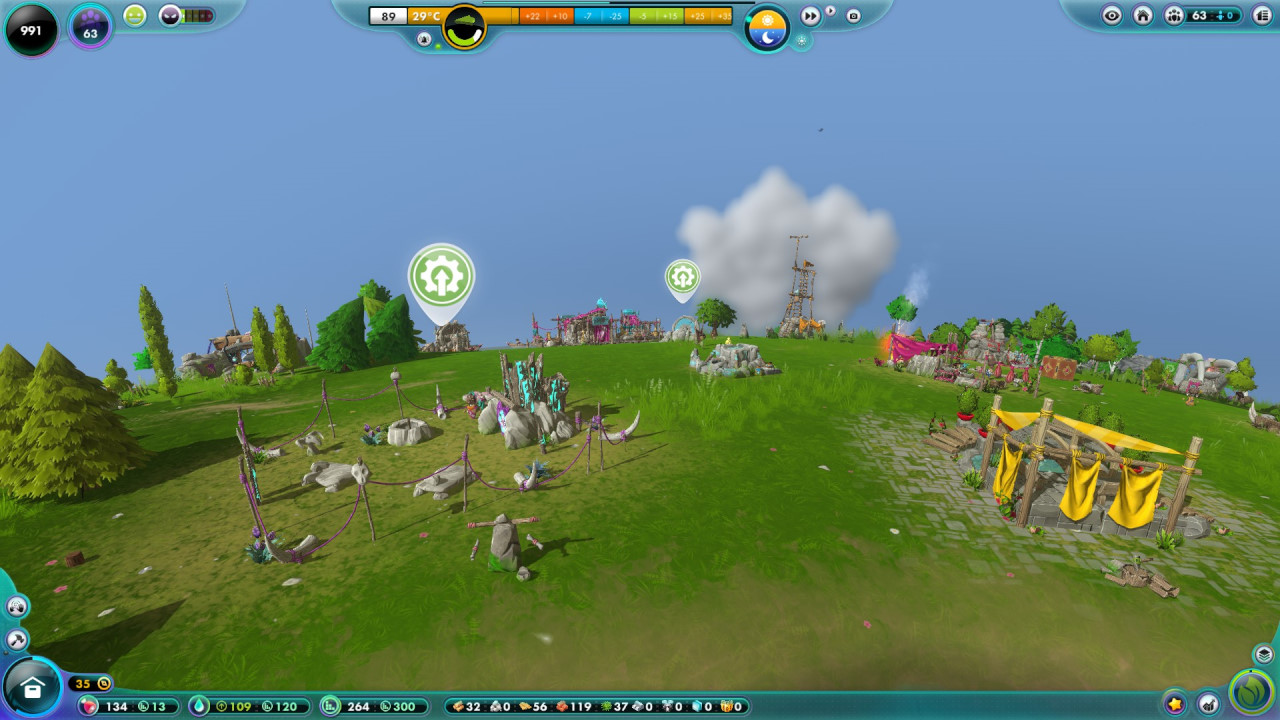Take a screenshot with the camera icon
Image resolution: width=1280 pixels, height=720 pixels.
853,16
